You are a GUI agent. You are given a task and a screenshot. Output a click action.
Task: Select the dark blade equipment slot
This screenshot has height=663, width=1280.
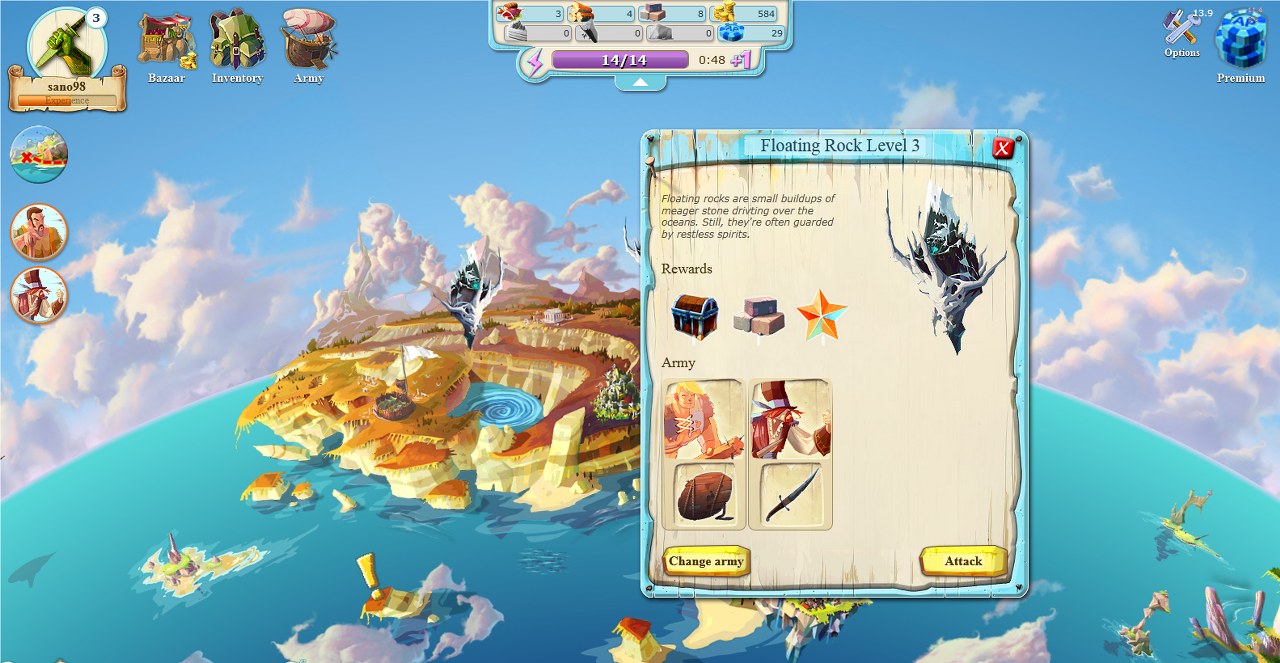pos(791,494)
